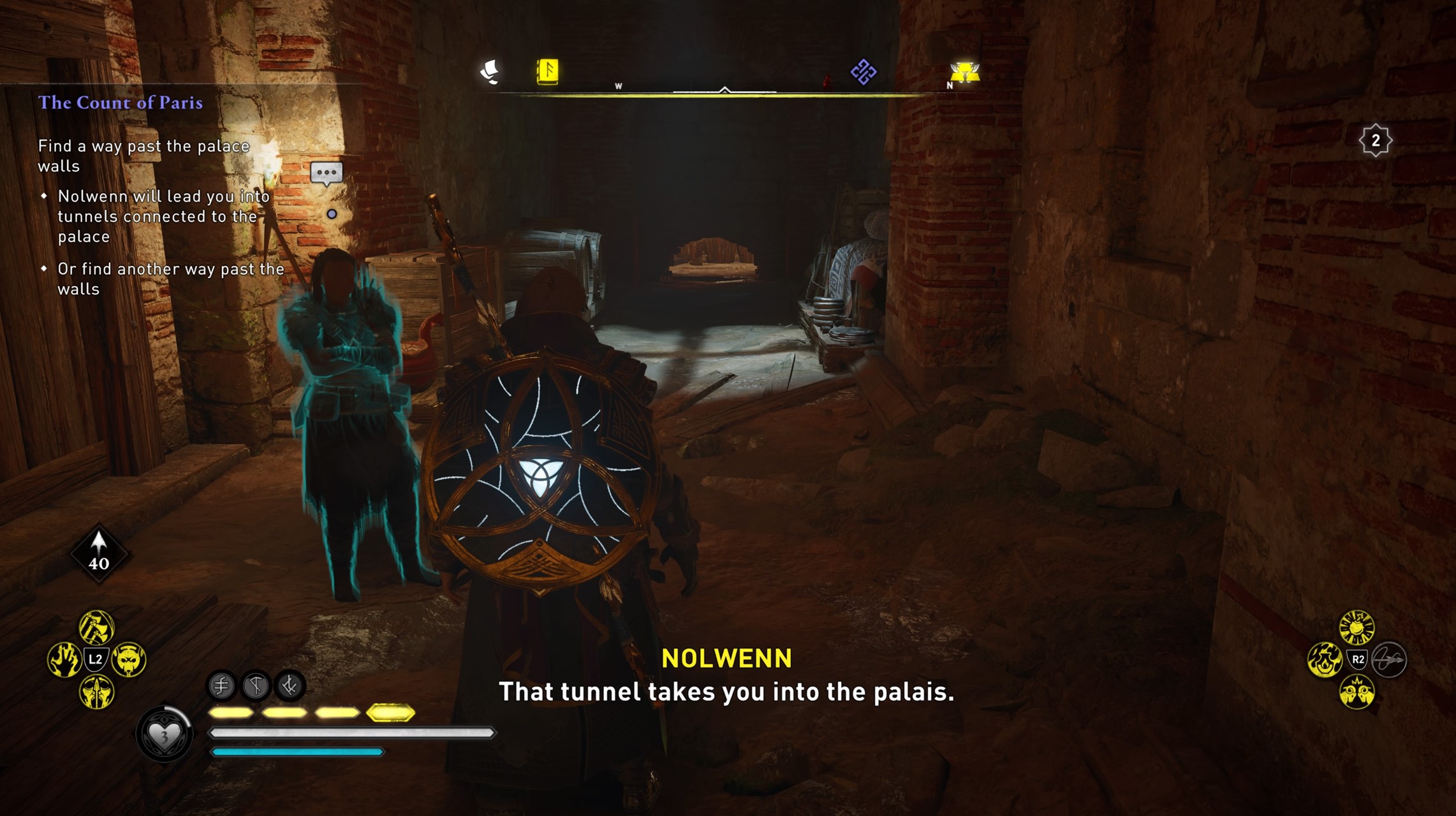The image size is (1456, 816).
Task: Activate the dual axes melee ability
Action: coord(96,627)
